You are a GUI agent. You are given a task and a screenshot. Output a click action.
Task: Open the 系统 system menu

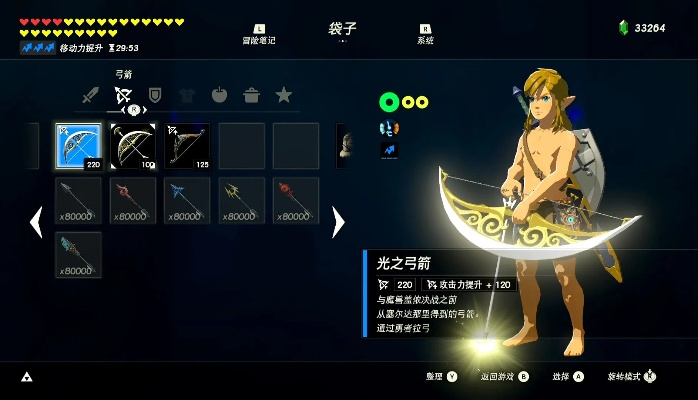point(425,35)
